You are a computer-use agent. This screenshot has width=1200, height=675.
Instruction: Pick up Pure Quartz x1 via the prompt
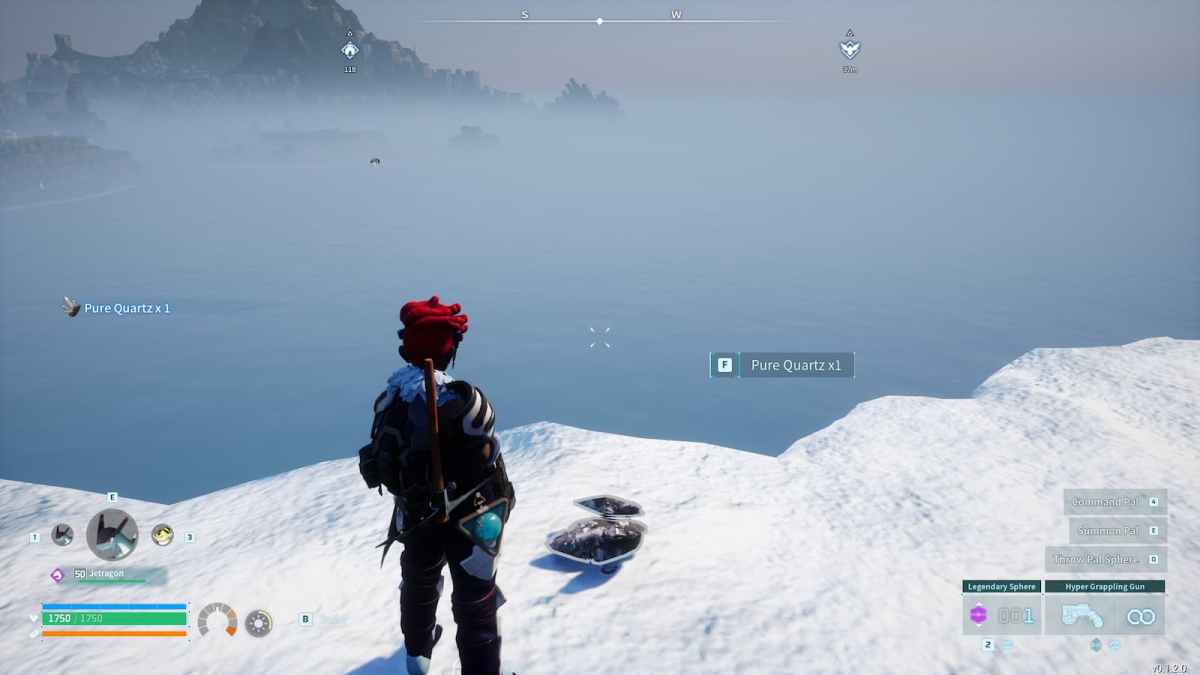tap(783, 365)
